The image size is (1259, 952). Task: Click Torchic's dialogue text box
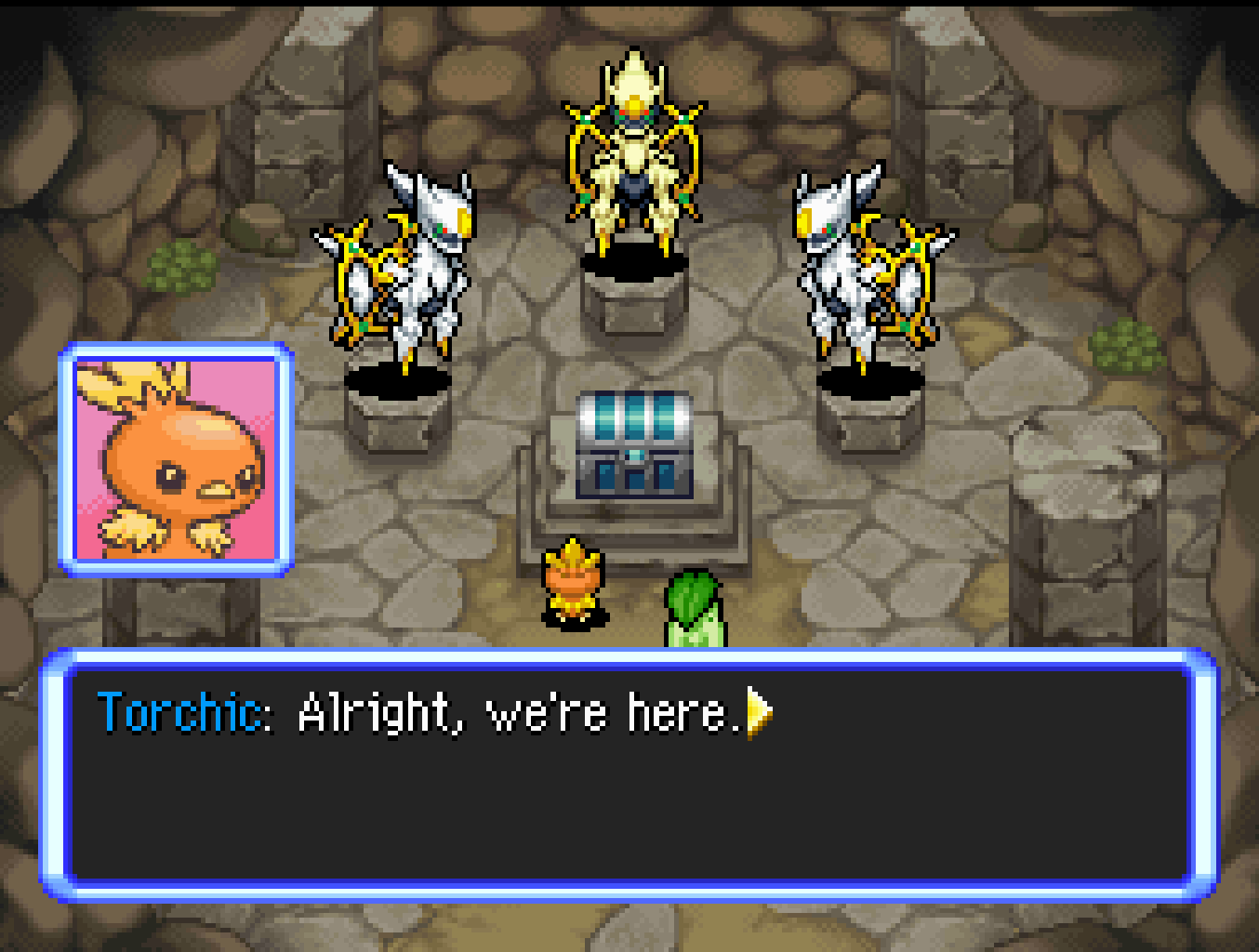[x=629, y=774]
